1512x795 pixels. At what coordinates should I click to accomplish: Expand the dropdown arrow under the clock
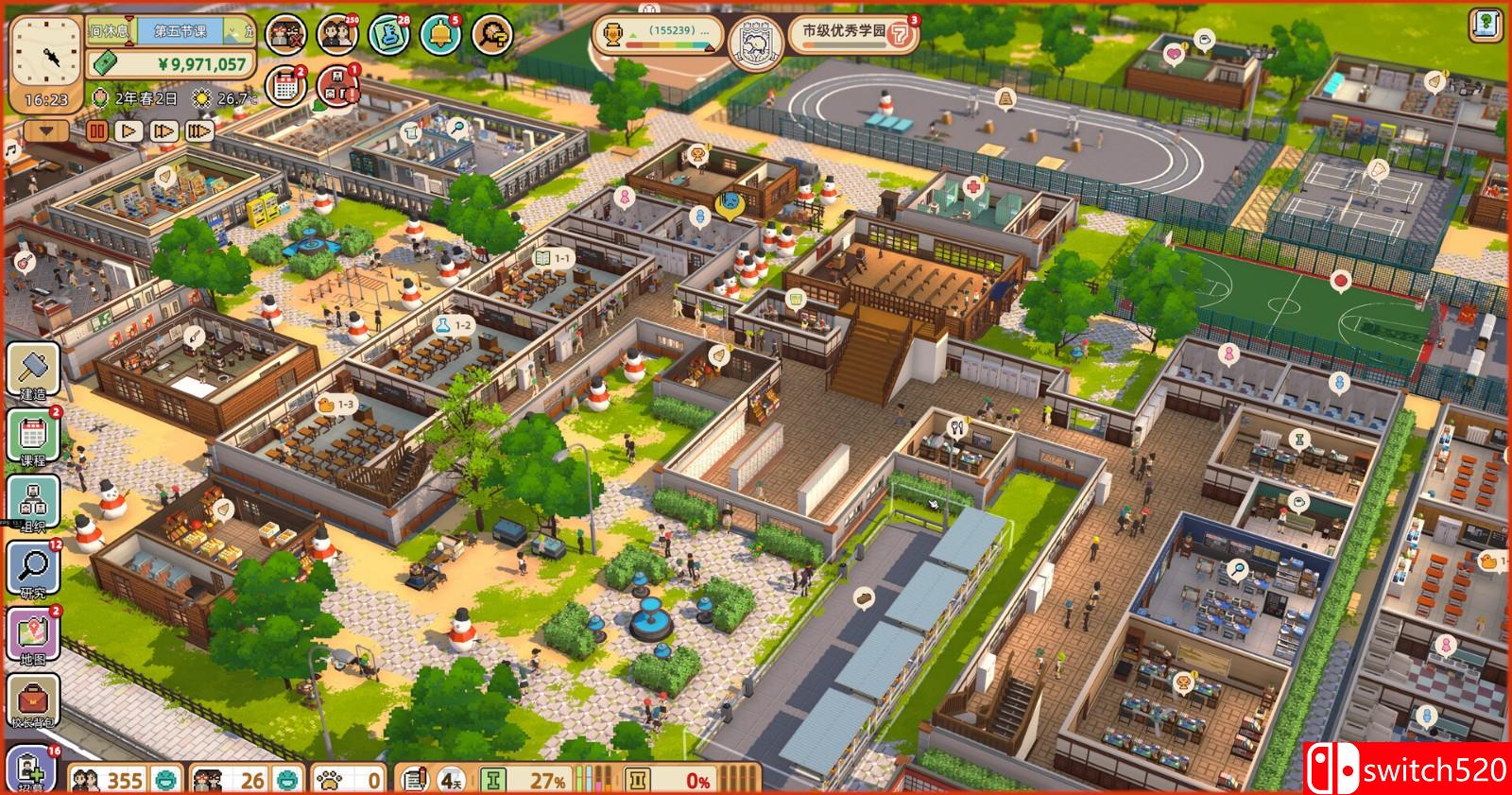pos(47,130)
